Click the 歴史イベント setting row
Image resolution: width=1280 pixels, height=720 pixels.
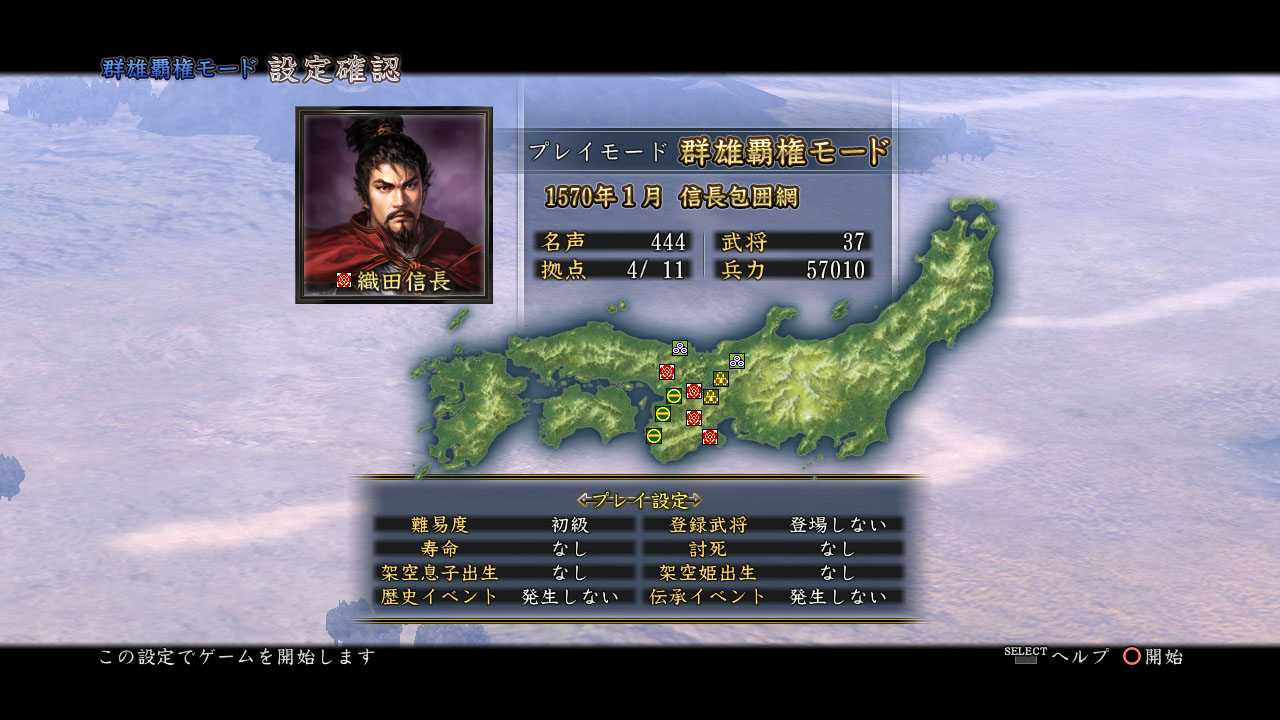[x=504, y=596]
